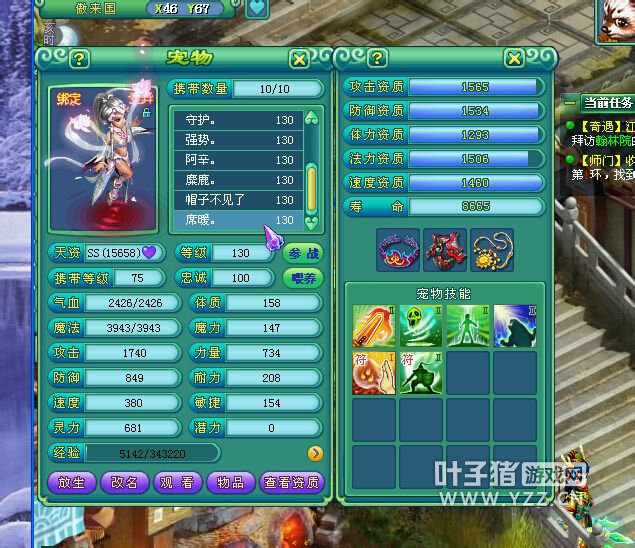Feed the pet with 喂养 button
The width and height of the screenshot is (635, 548).
coord(302,277)
